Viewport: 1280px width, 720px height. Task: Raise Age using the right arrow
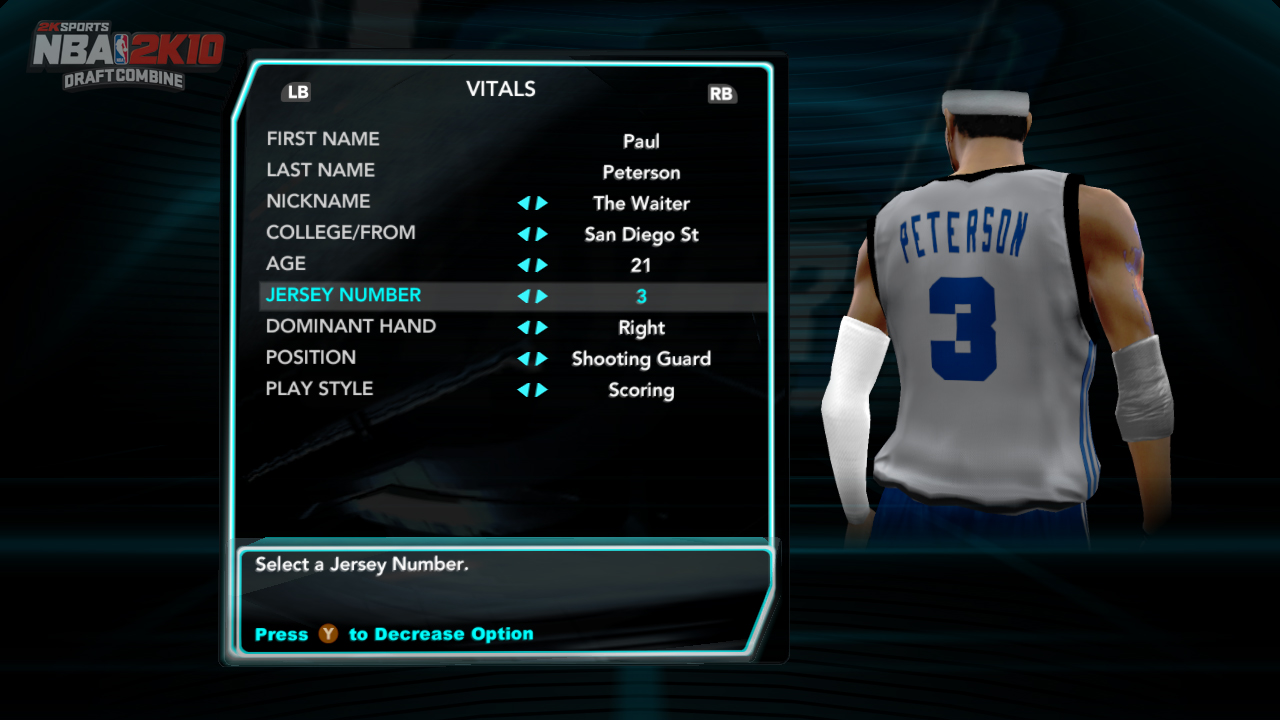[542, 265]
